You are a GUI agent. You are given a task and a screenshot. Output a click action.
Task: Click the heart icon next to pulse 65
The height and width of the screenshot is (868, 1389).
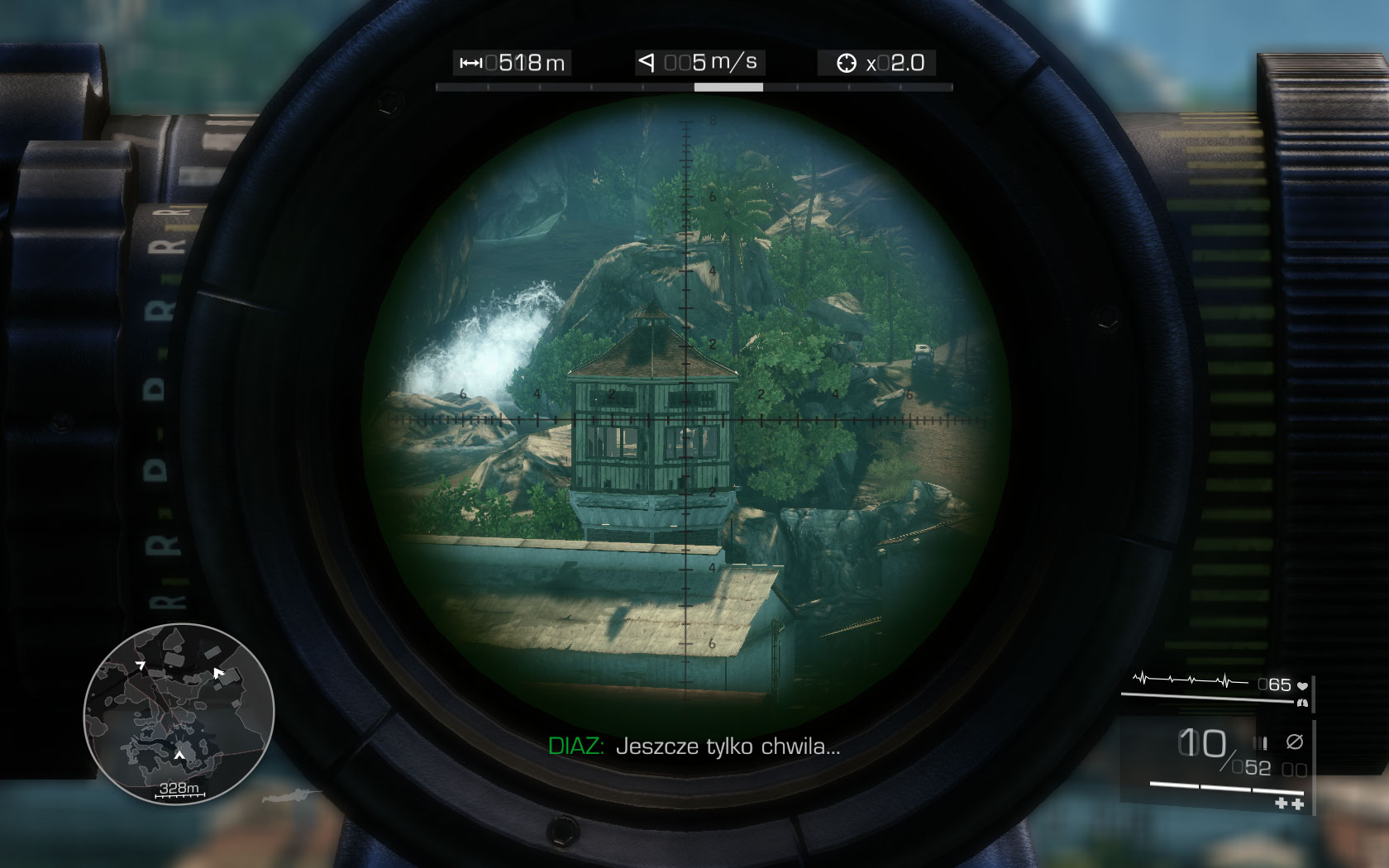tap(1302, 685)
